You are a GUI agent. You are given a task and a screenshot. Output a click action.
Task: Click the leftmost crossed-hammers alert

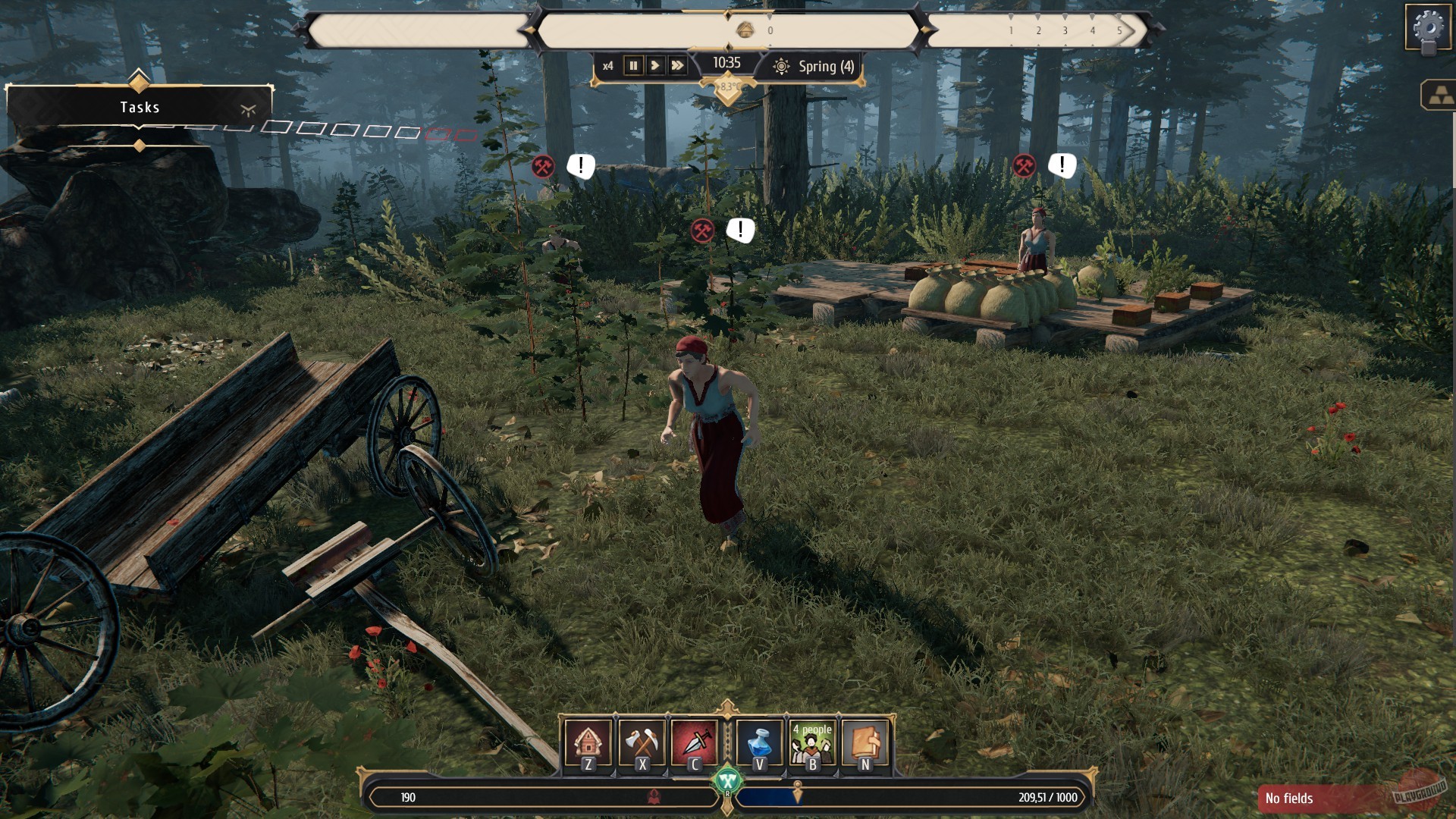pos(543,167)
